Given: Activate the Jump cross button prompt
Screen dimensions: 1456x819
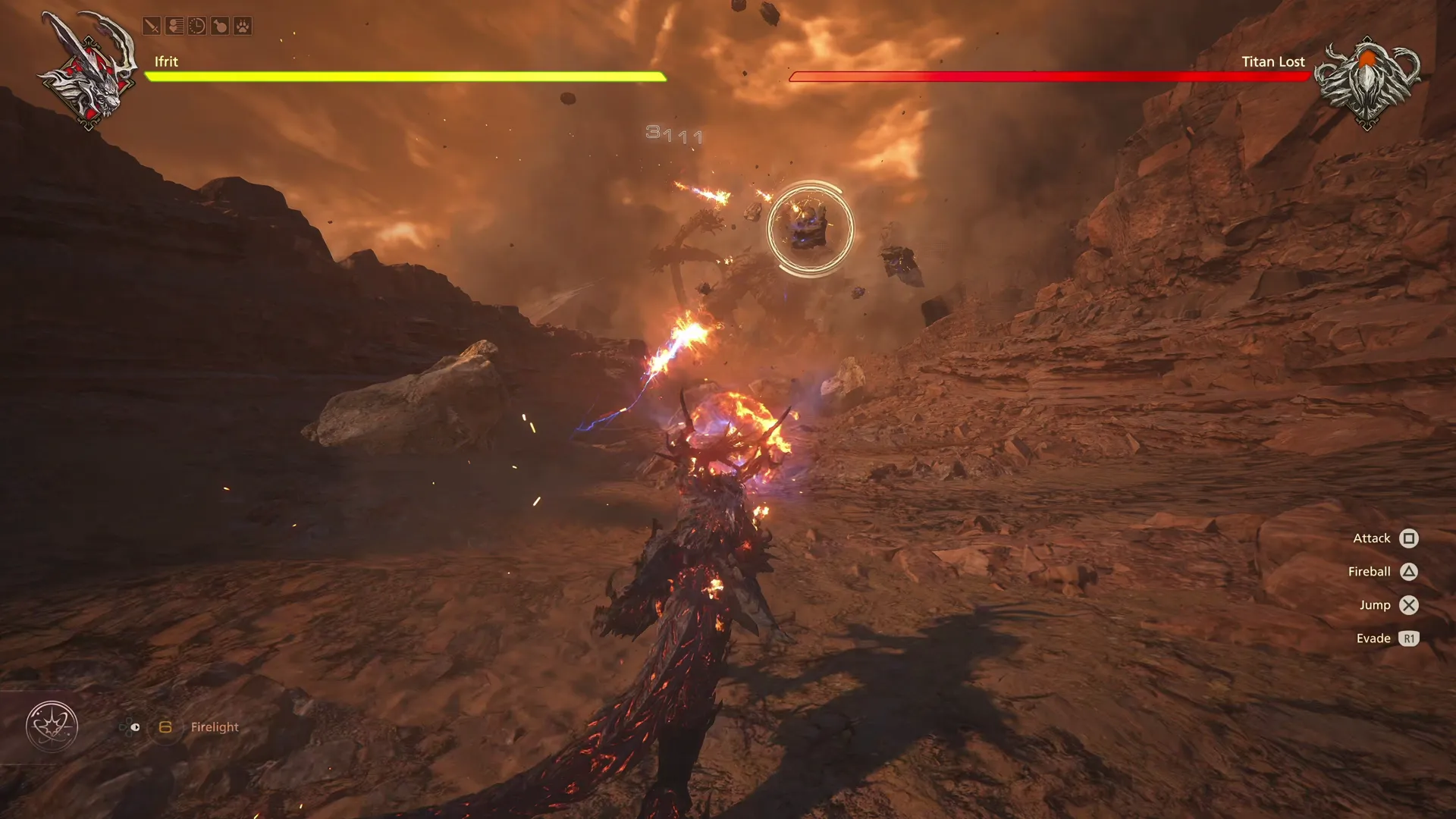Looking at the screenshot, I should click(x=1408, y=605).
